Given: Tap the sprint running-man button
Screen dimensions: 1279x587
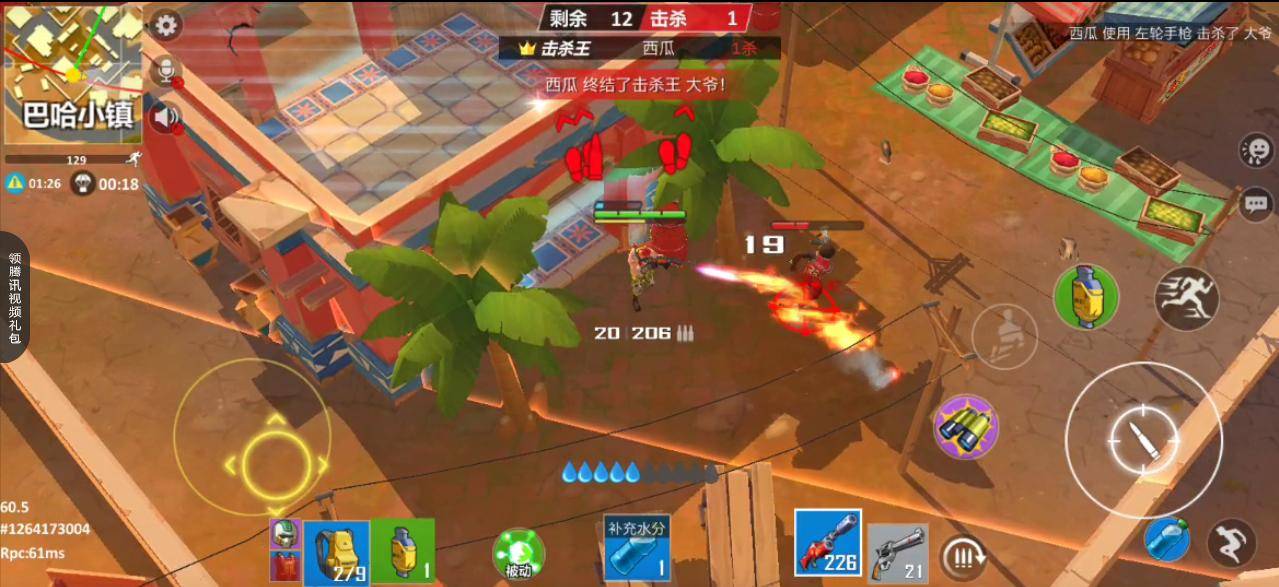Looking at the screenshot, I should (1186, 298).
